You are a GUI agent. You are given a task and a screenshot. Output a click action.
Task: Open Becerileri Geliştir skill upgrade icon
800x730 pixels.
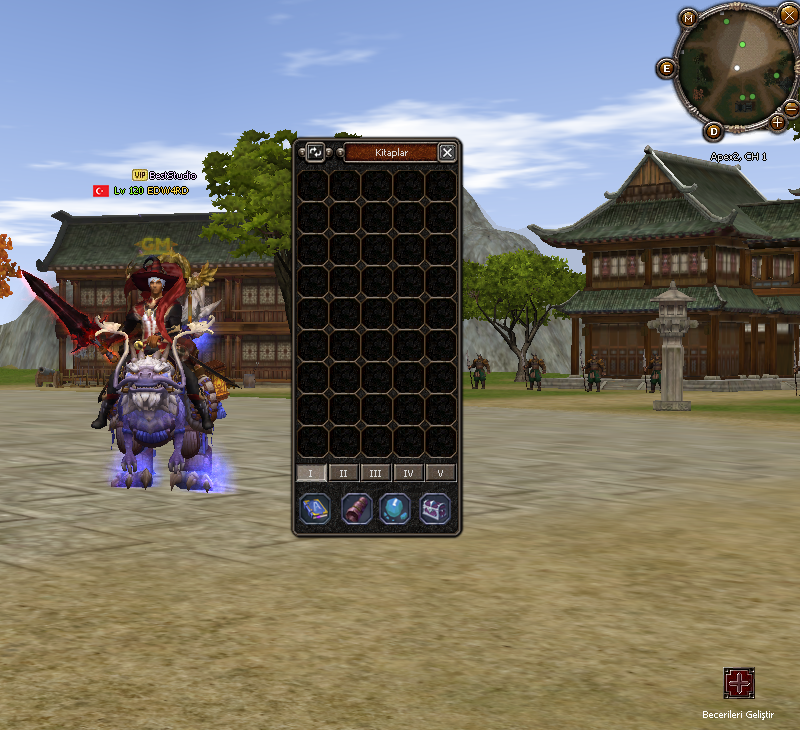coord(739,684)
